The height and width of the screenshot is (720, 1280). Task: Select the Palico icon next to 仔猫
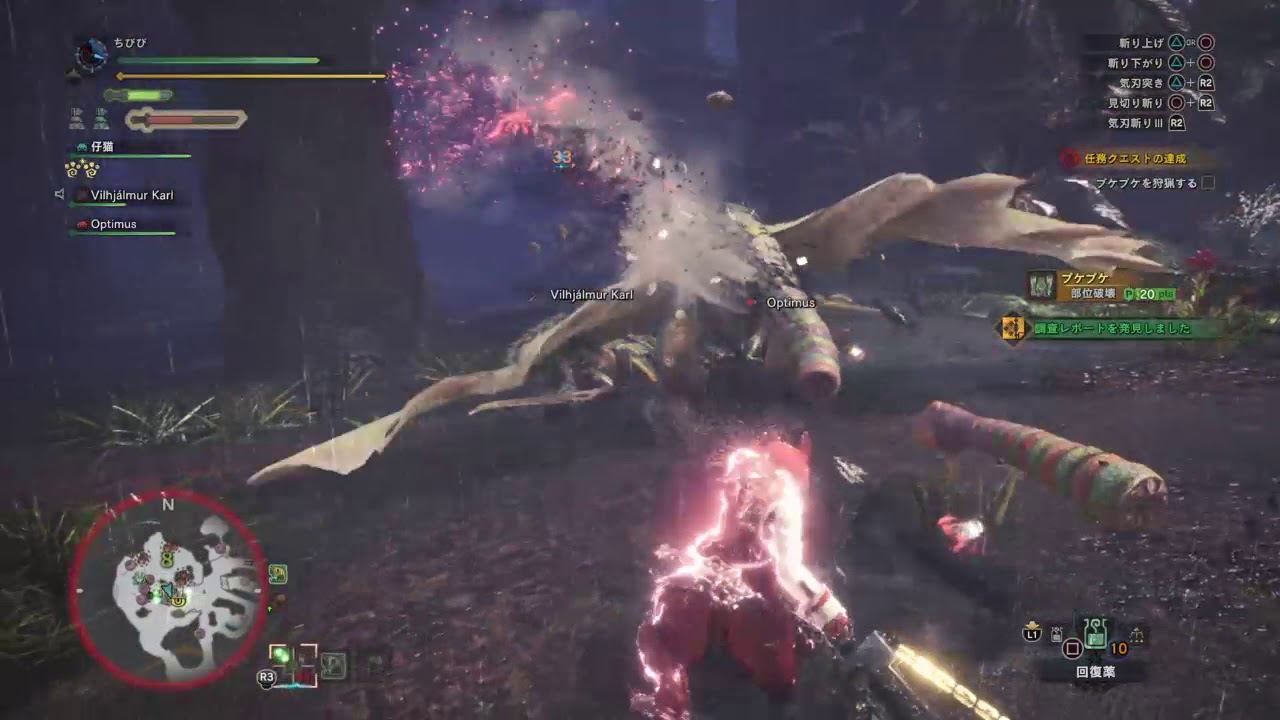pyautogui.click(x=82, y=147)
